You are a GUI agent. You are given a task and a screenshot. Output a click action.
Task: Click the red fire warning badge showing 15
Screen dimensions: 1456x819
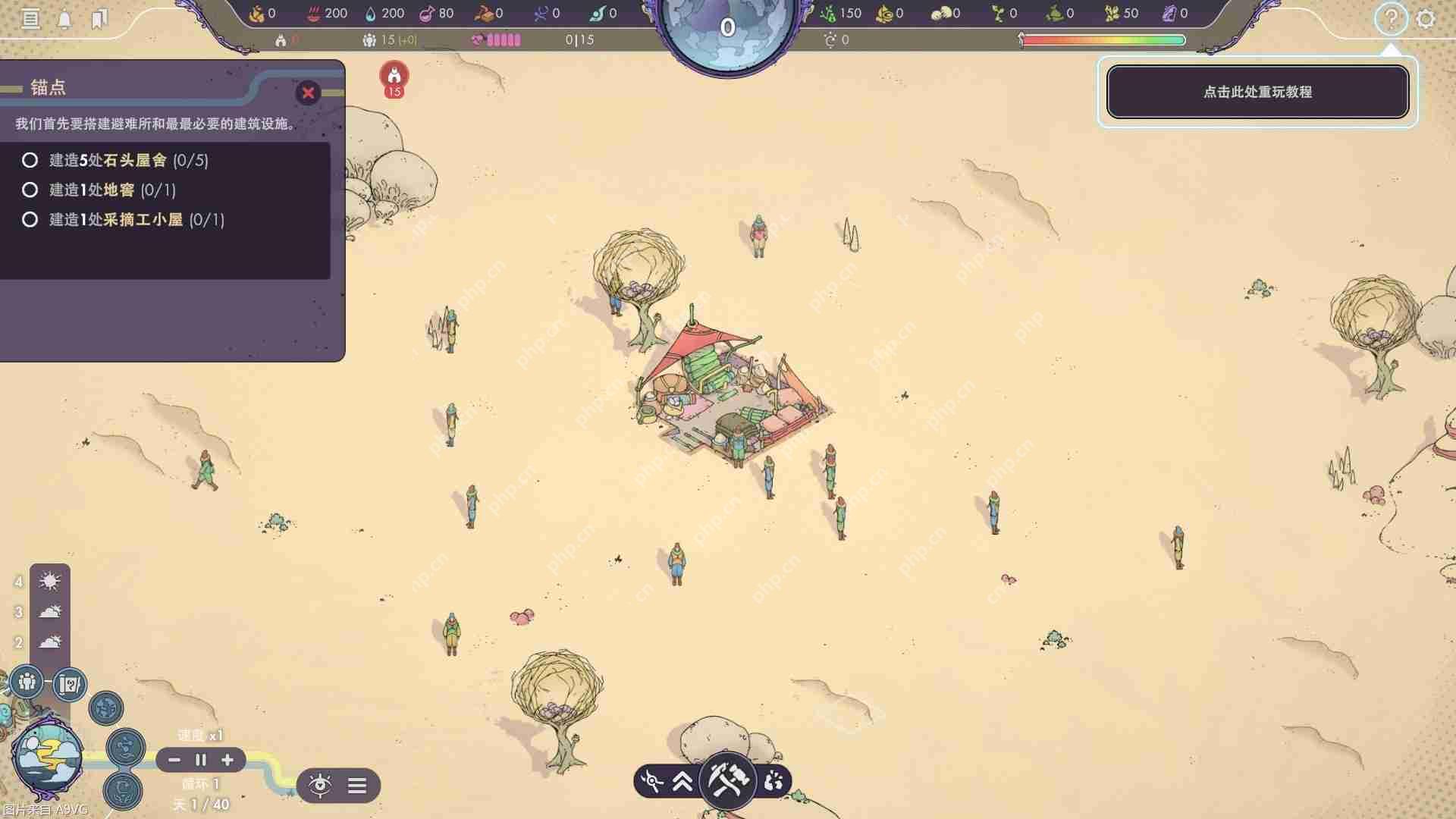click(x=392, y=80)
